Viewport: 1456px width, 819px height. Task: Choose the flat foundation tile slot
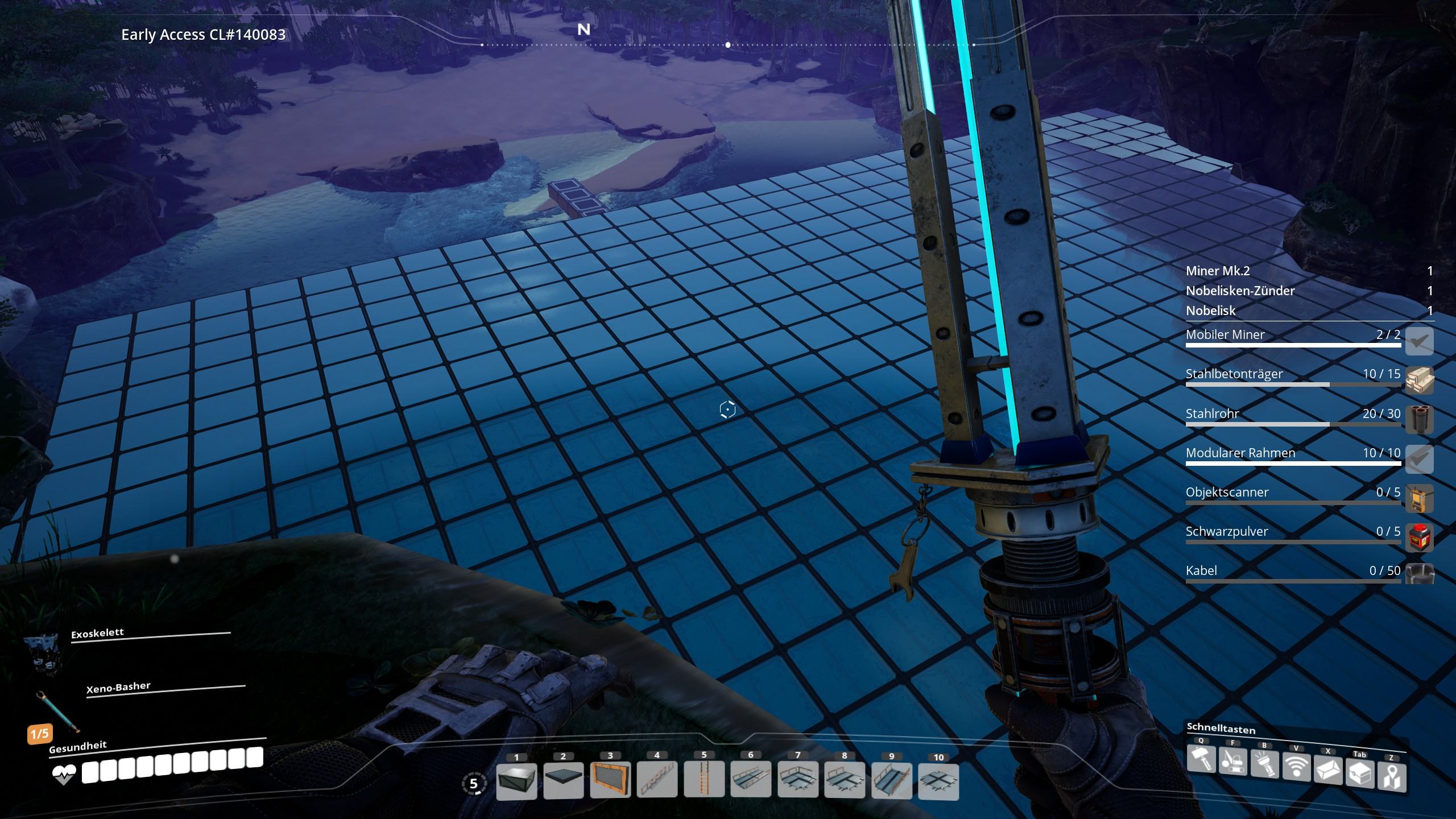click(563, 780)
